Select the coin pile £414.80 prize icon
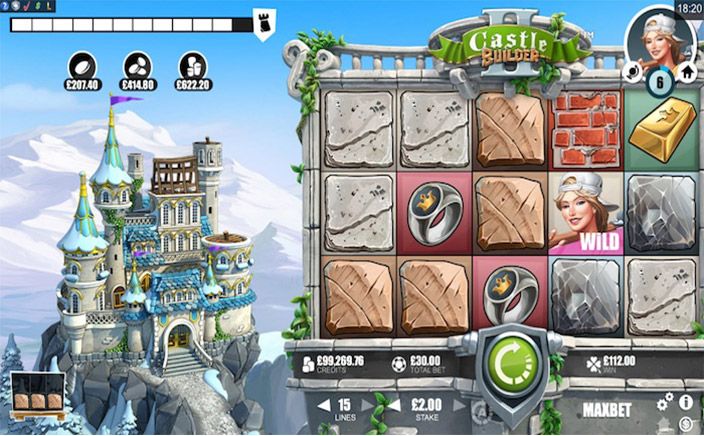The height and width of the screenshot is (436, 704). click(x=137, y=65)
